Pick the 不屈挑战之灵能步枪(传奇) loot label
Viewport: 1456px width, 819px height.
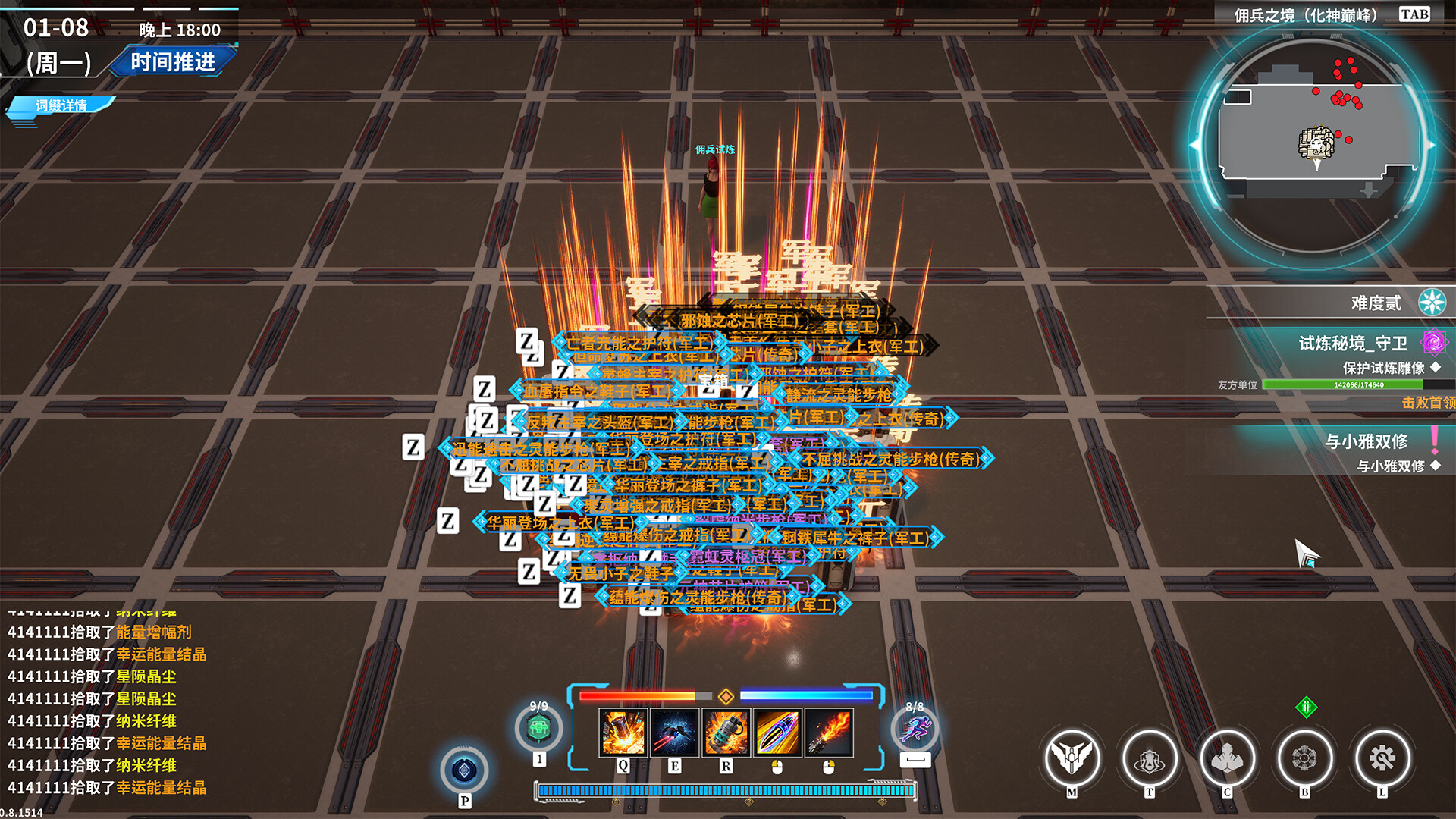(x=891, y=459)
